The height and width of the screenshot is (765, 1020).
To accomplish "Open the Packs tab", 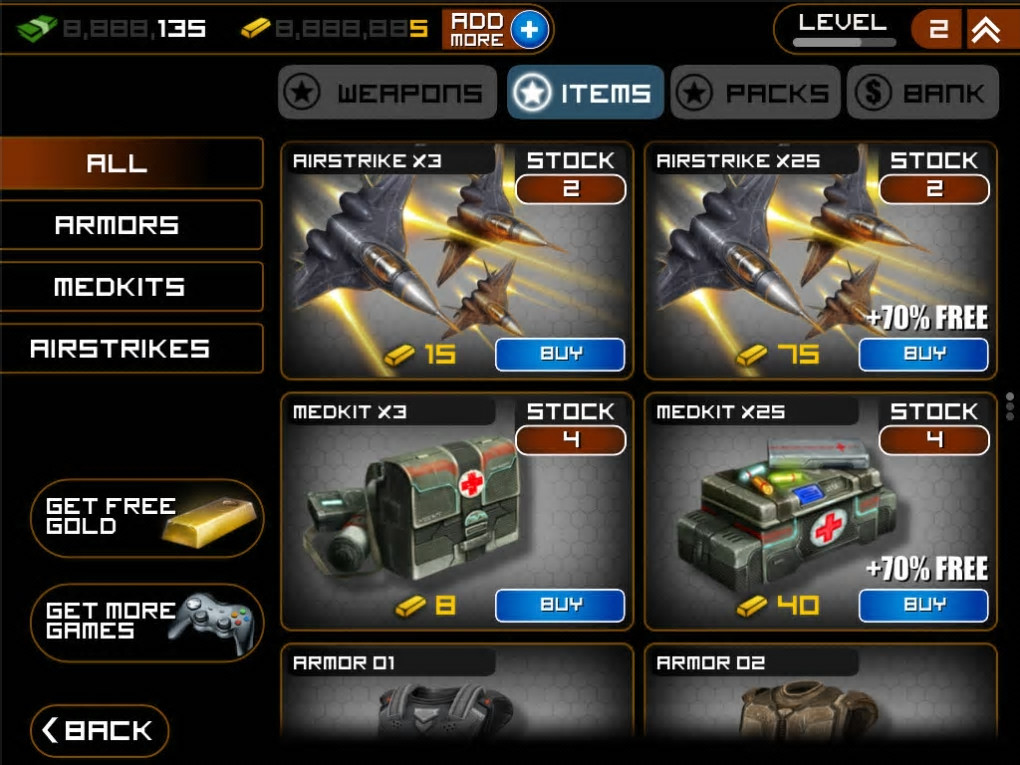I will click(x=755, y=93).
